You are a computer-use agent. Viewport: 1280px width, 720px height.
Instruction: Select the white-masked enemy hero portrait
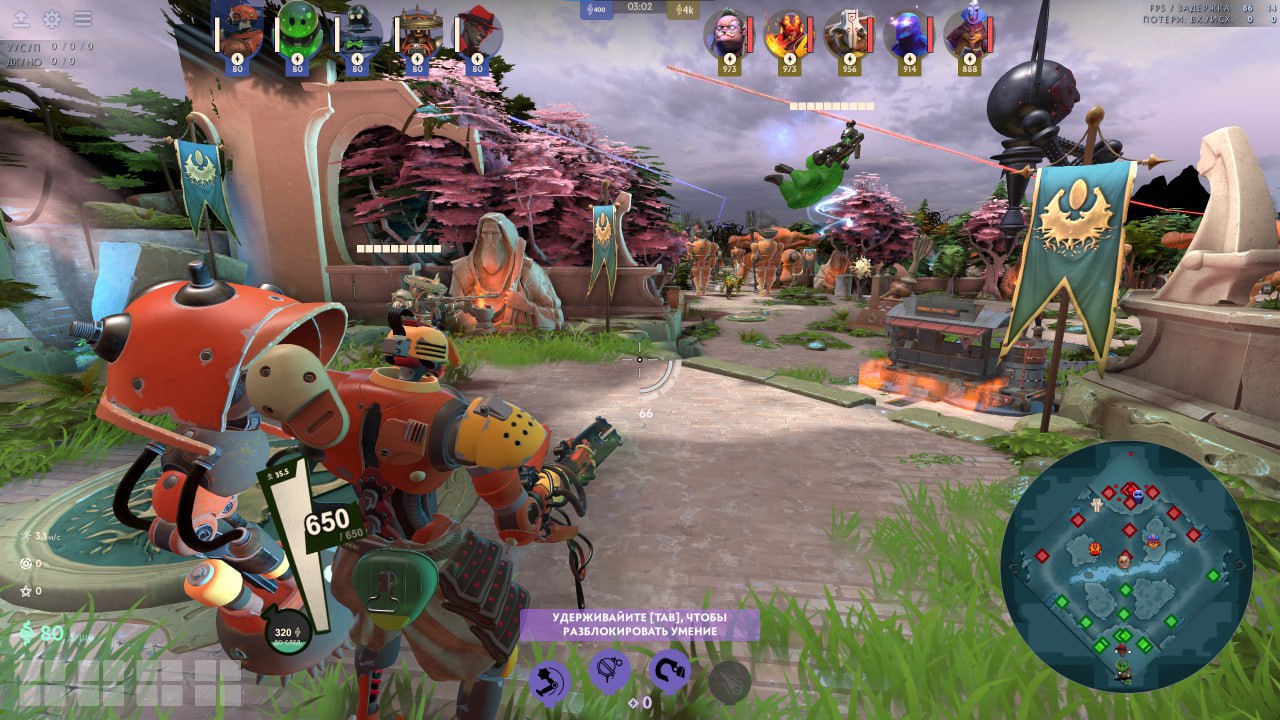pyautogui.click(x=849, y=32)
